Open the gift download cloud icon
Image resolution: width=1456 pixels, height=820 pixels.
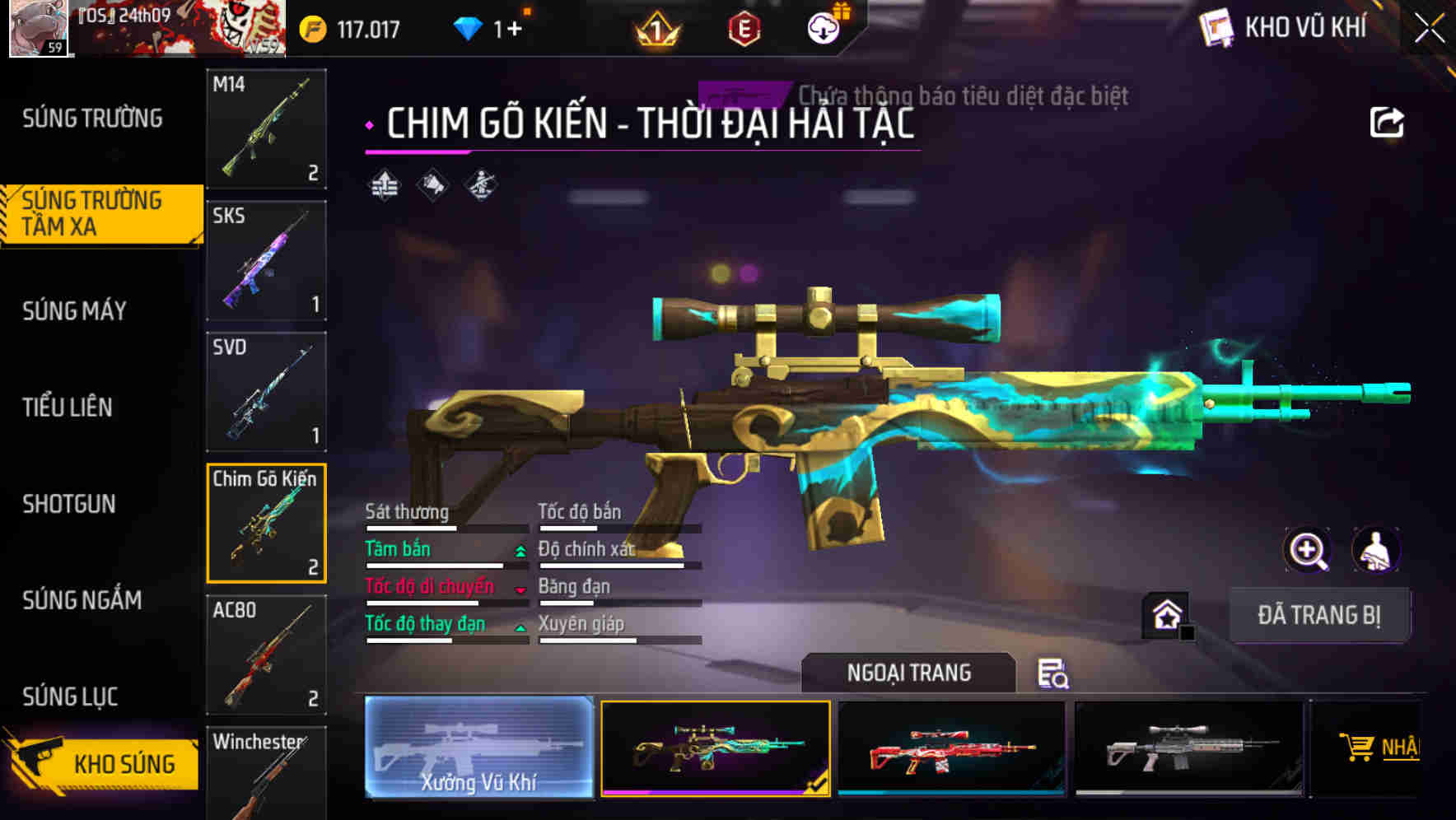tap(823, 26)
